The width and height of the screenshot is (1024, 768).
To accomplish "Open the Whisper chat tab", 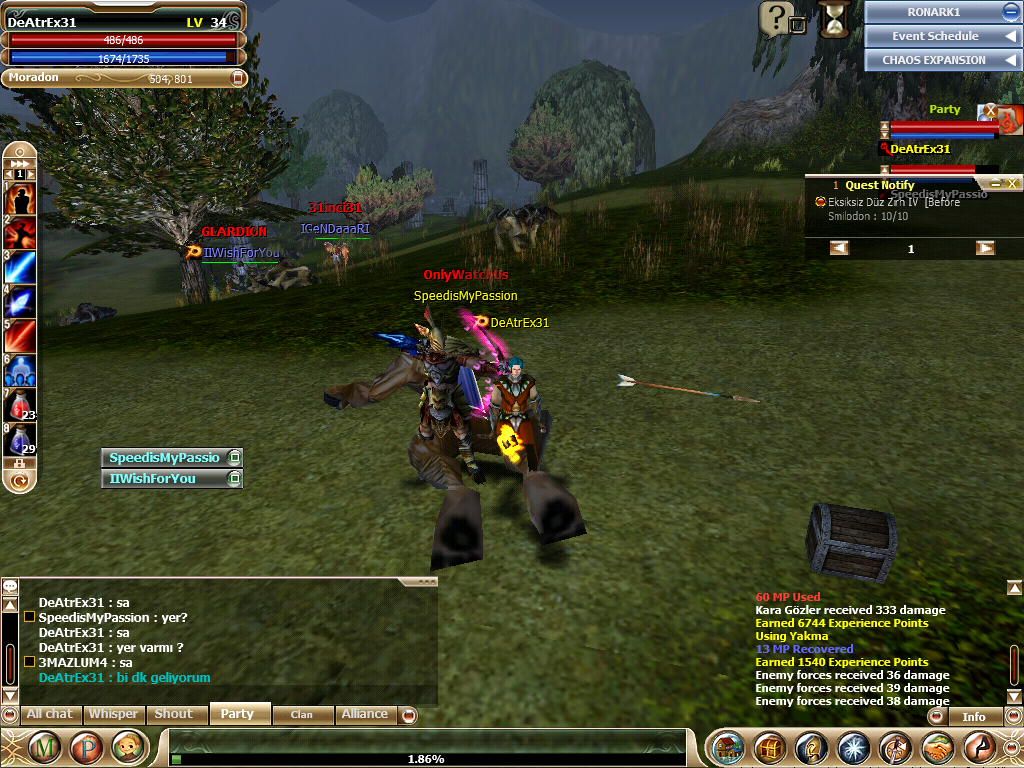I will 112,714.
